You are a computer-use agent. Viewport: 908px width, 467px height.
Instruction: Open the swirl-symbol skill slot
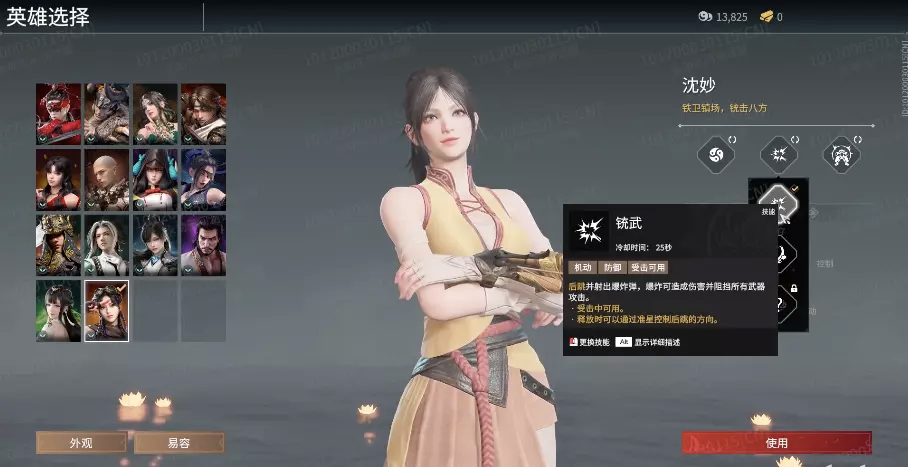point(716,155)
